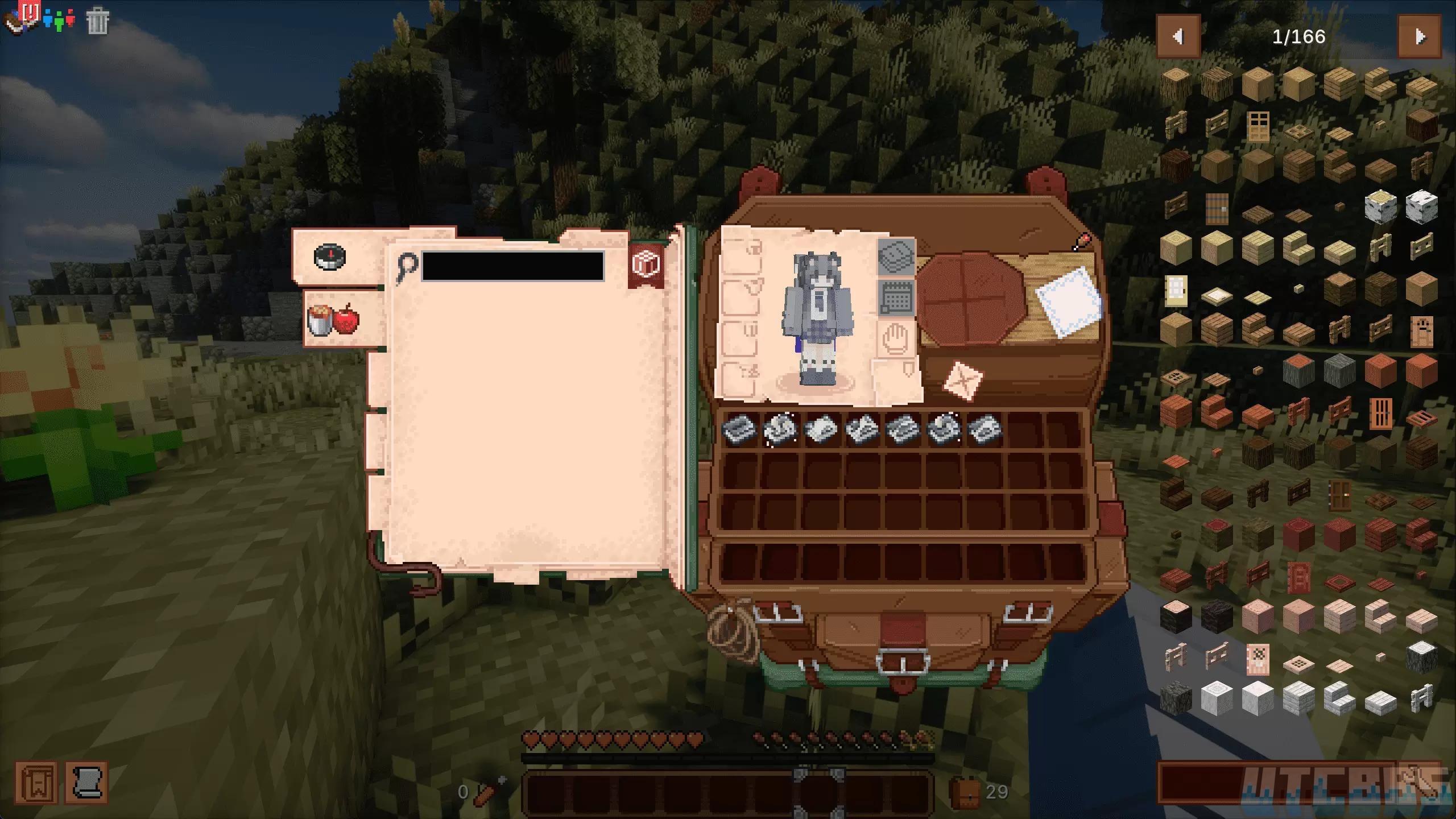Go to the previous item list page
The width and height of the screenshot is (1456, 819).
[x=1178, y=38]
